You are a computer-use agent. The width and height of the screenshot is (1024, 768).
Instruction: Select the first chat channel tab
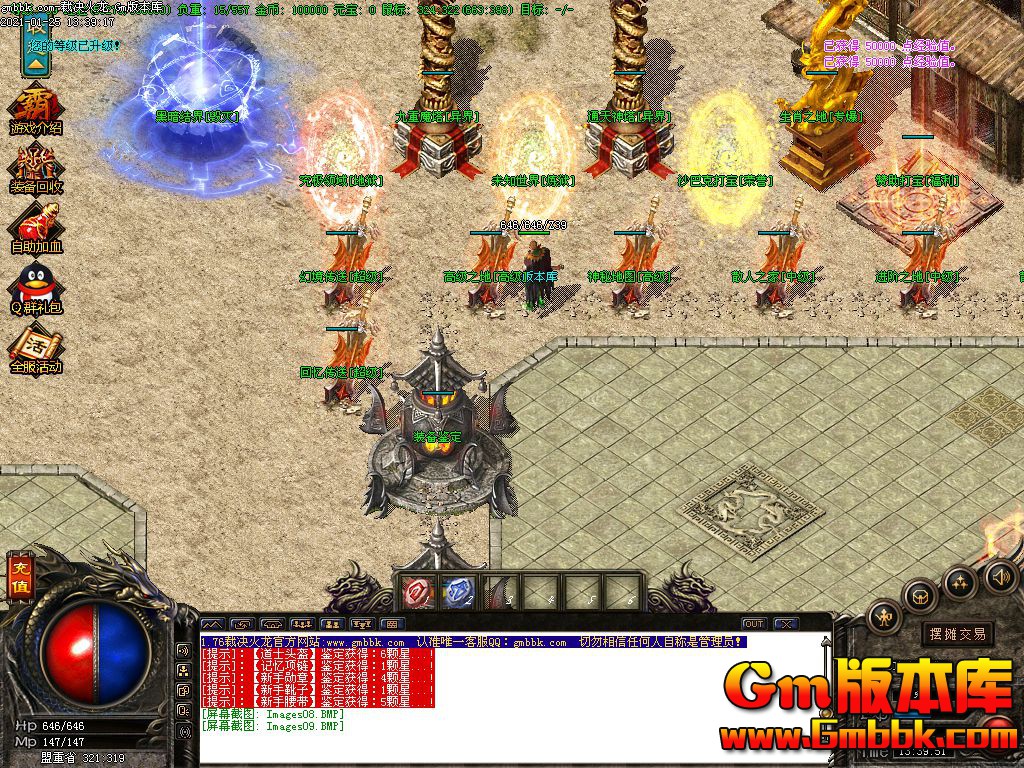pos(213,624)
